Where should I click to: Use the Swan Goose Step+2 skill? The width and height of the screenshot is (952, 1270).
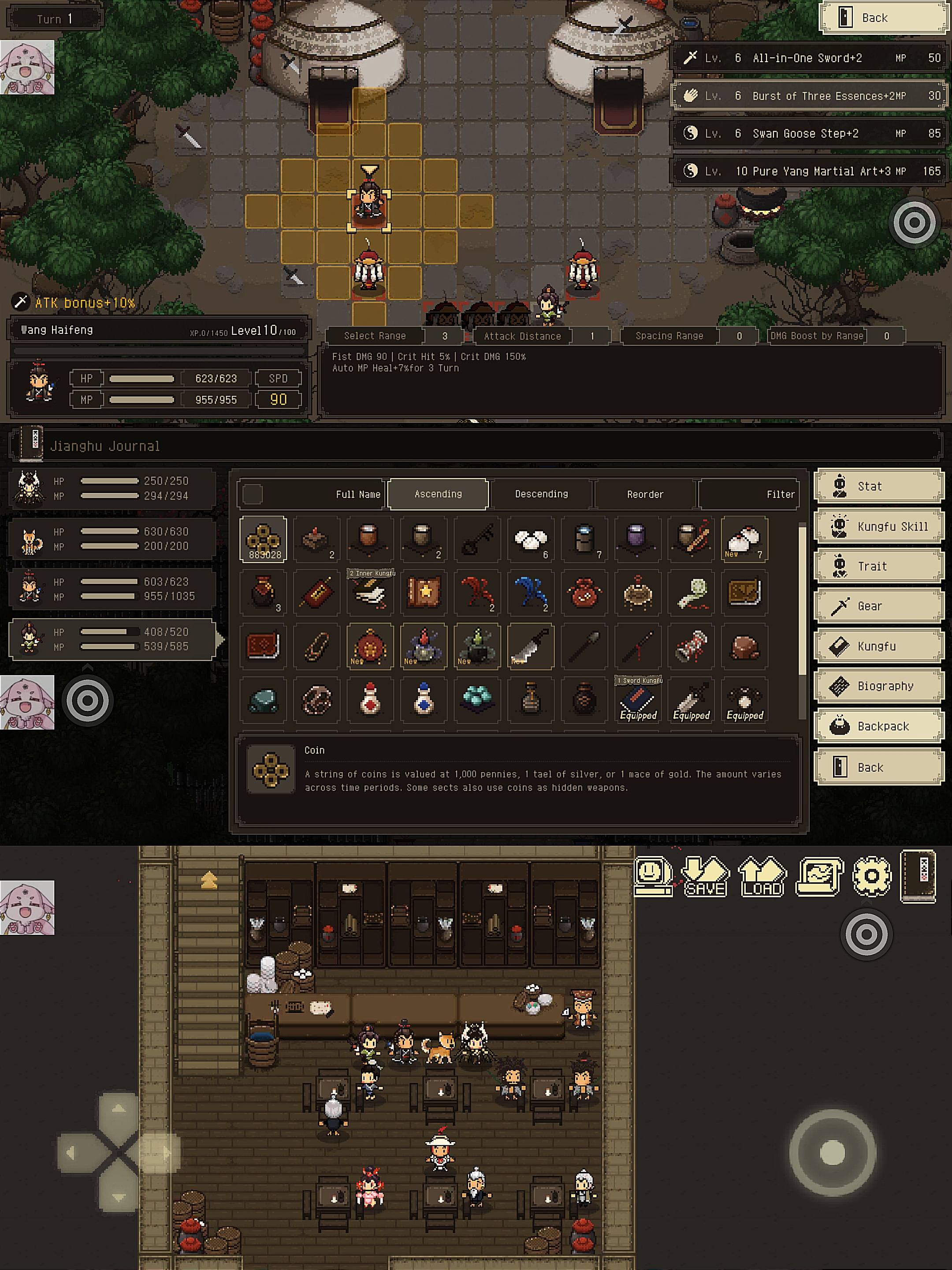pyautogui.click(x=809, y=134)
